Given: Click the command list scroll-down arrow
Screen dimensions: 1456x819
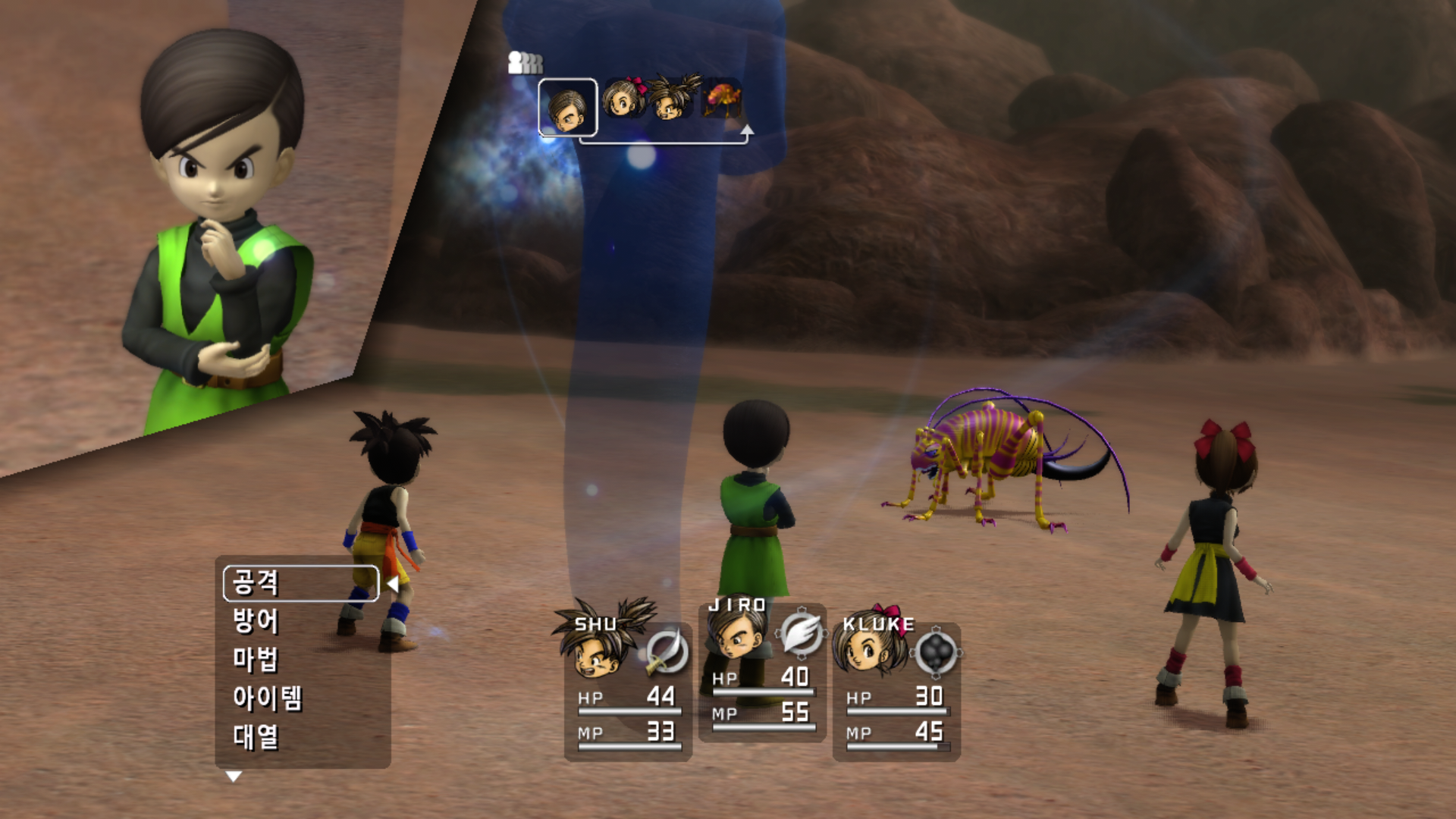Looking at the screenshot, I should tap(234, 777).
